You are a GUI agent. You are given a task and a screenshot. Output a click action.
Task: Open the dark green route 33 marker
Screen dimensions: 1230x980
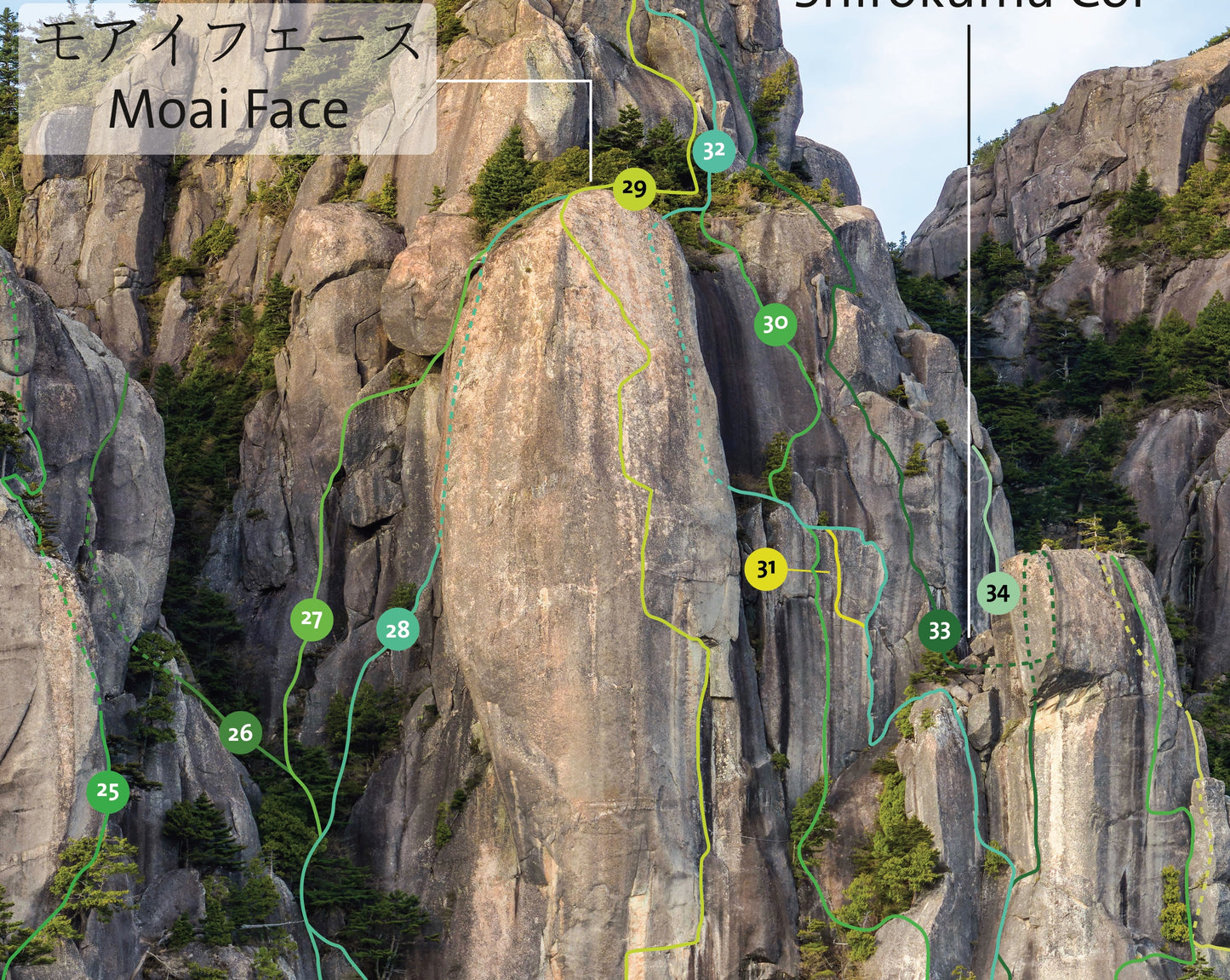(x=940, y=631)
